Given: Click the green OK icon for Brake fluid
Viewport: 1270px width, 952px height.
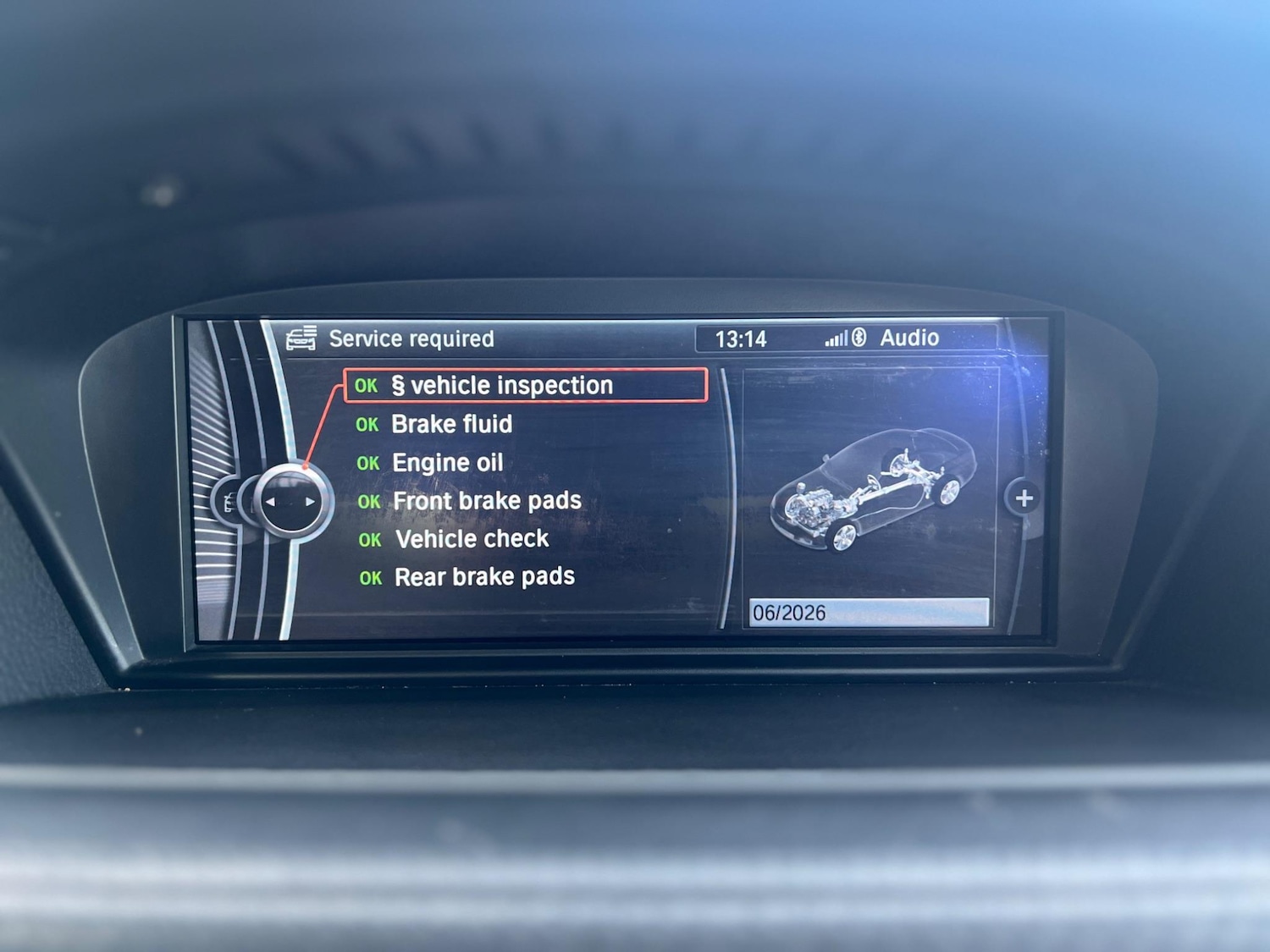Looking at the screenshot, I should coord(367,425).
